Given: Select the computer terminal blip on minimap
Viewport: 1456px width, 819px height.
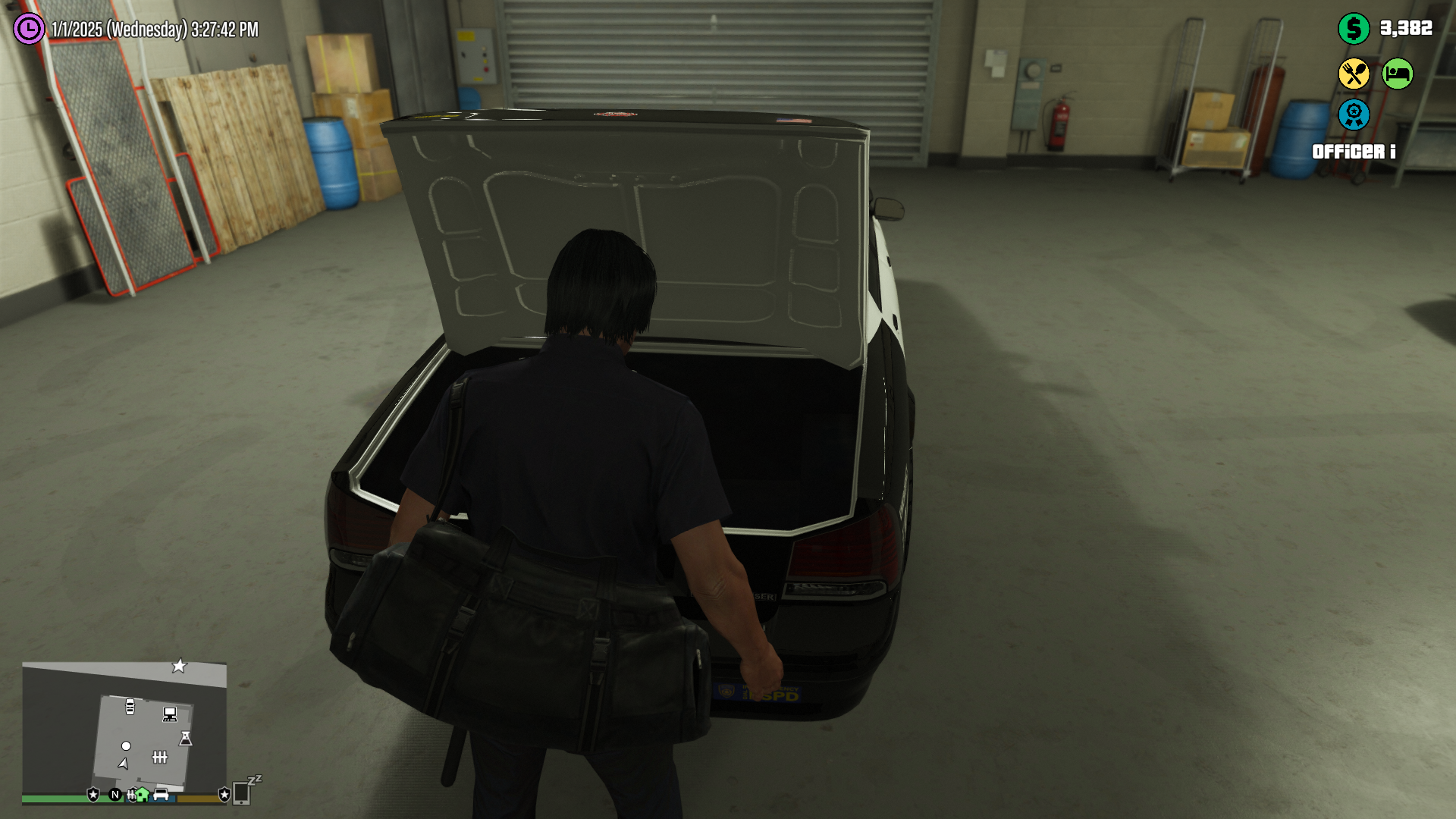Looking at the screenshot, I should point(170,714).
